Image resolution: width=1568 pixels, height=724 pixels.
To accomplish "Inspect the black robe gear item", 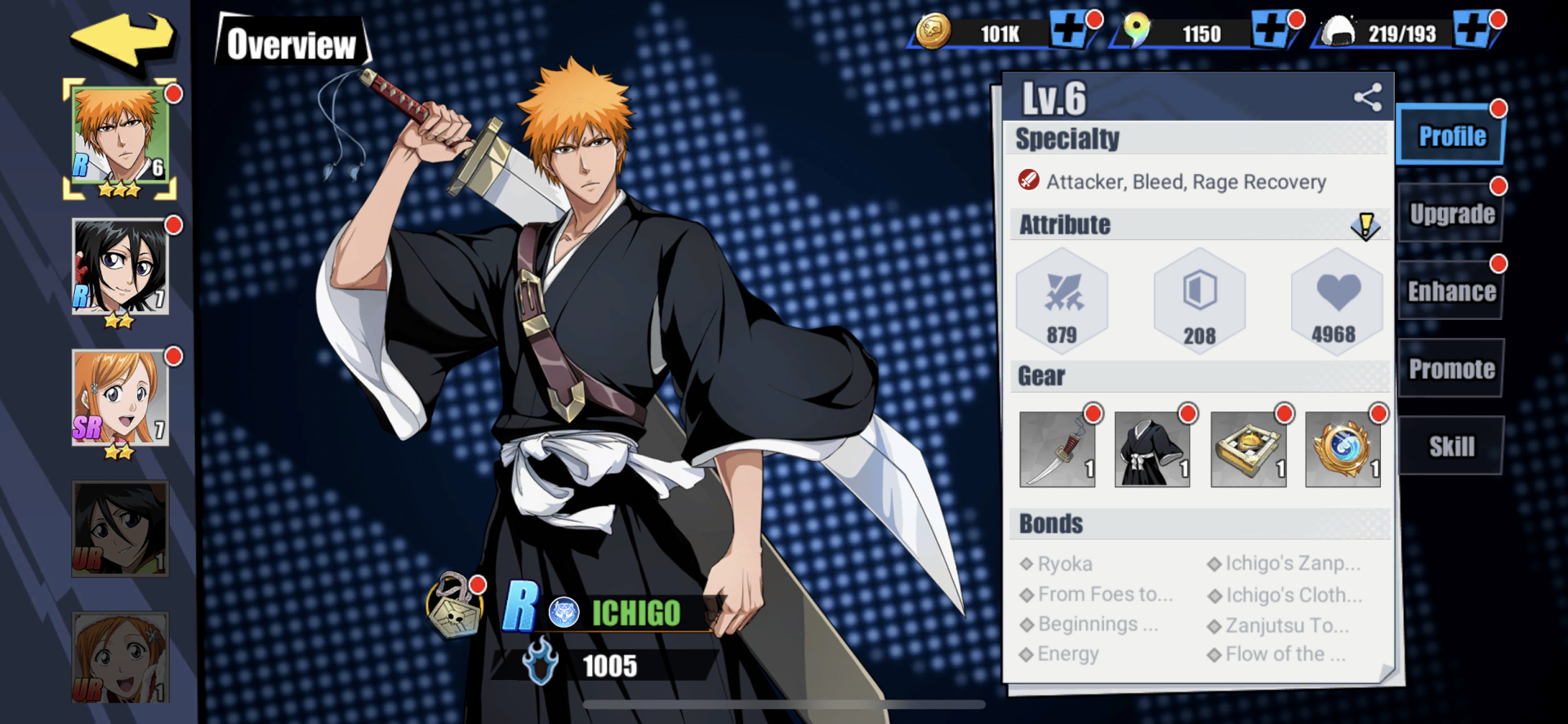I will pos(1153,450).
